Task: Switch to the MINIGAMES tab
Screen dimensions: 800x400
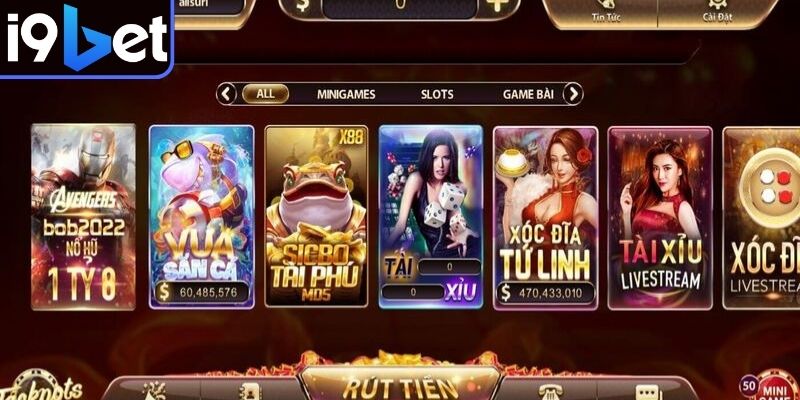Action: click(346, 94)
